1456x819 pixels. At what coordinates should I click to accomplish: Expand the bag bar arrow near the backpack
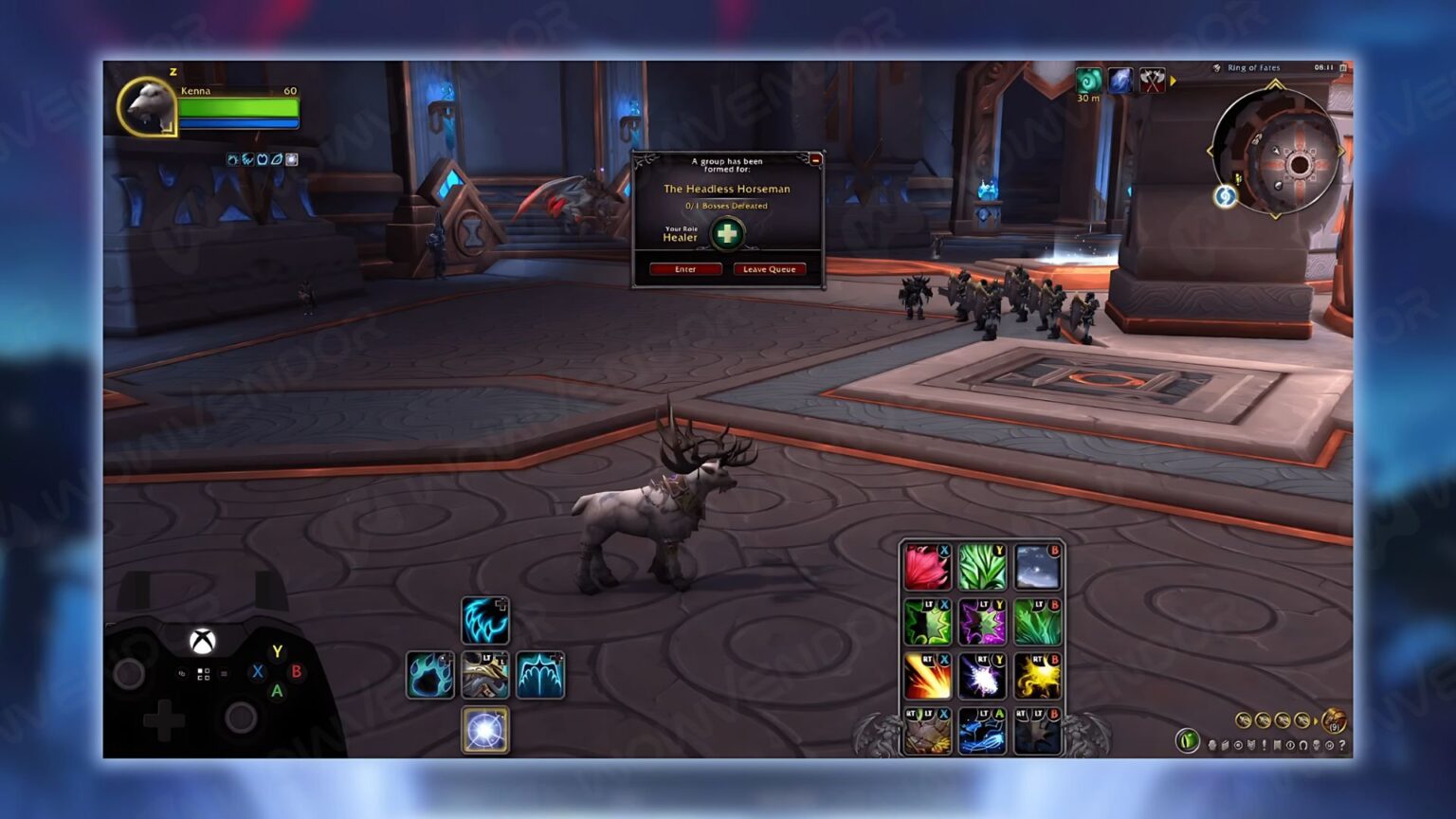pyautogui.click(x=1317, y=720)
